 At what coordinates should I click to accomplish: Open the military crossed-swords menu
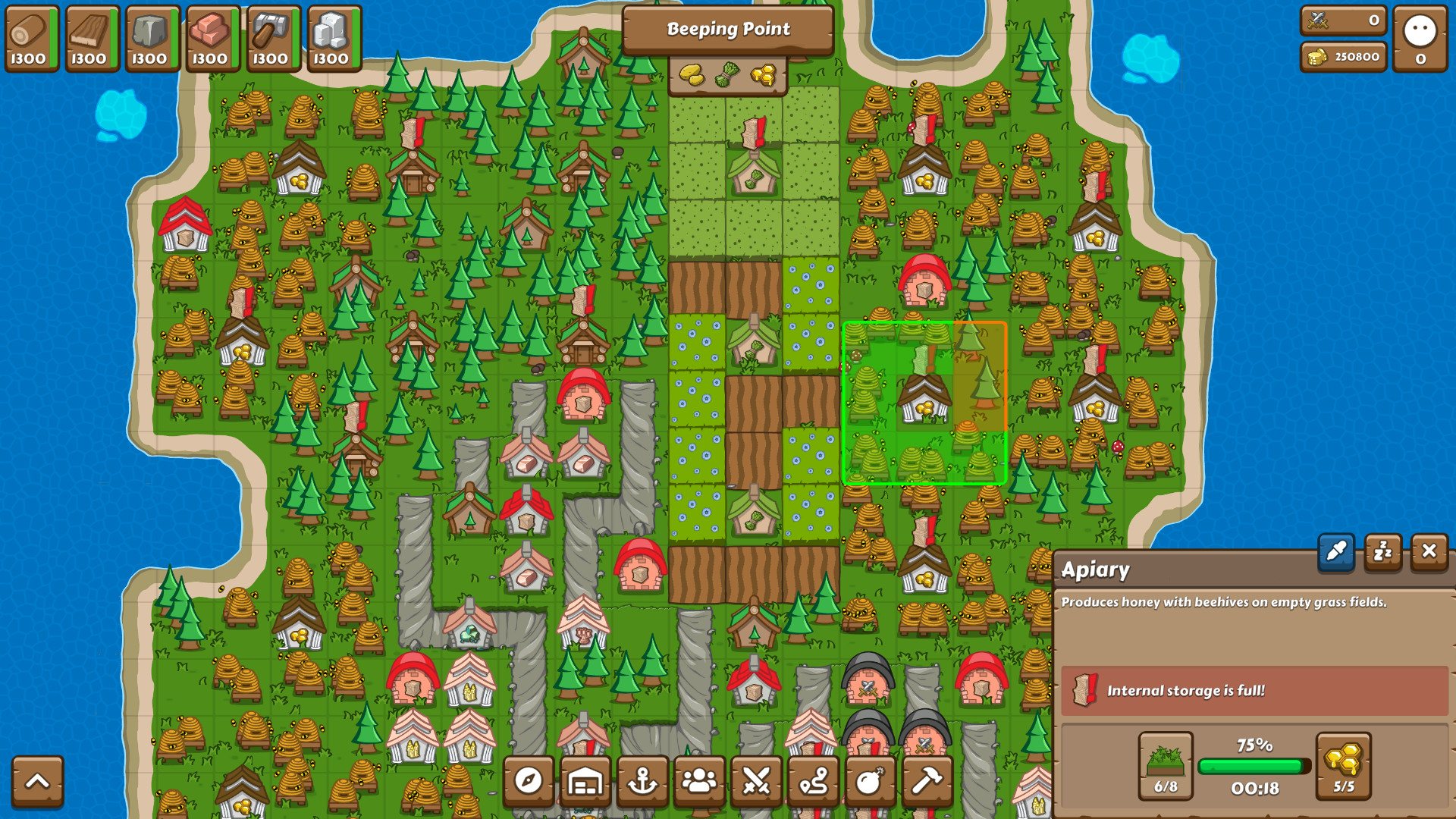[x=757, y=782]
